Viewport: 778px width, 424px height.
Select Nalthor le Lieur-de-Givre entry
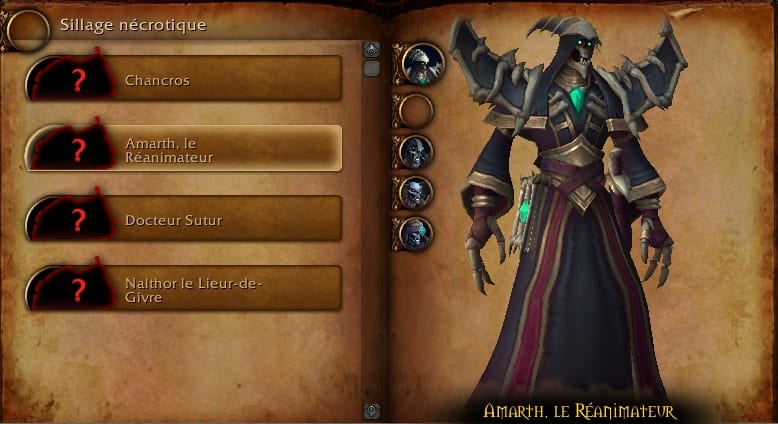(x=183, y=289)
